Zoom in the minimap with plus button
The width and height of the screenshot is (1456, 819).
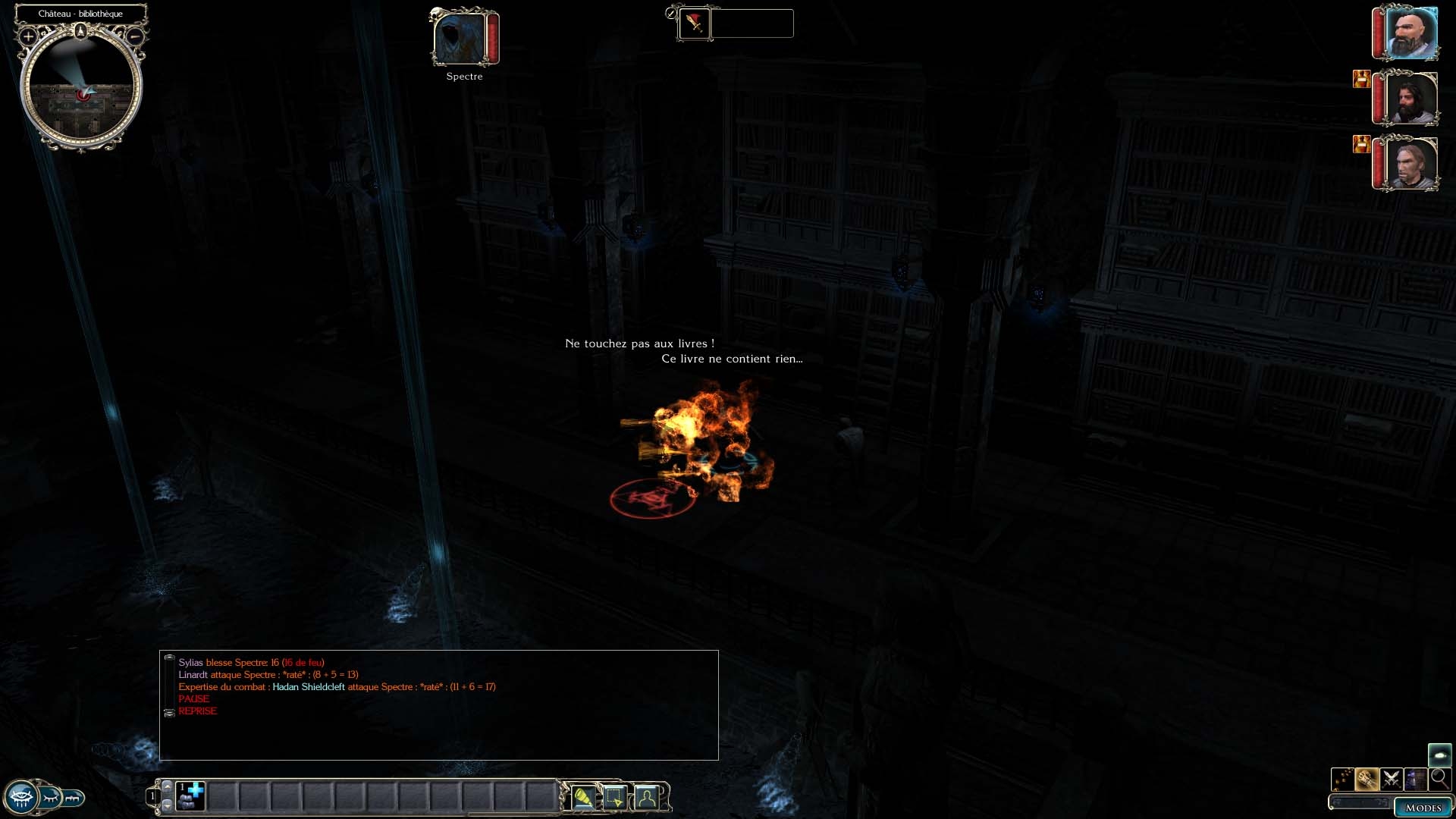click(x=28, y=36)
